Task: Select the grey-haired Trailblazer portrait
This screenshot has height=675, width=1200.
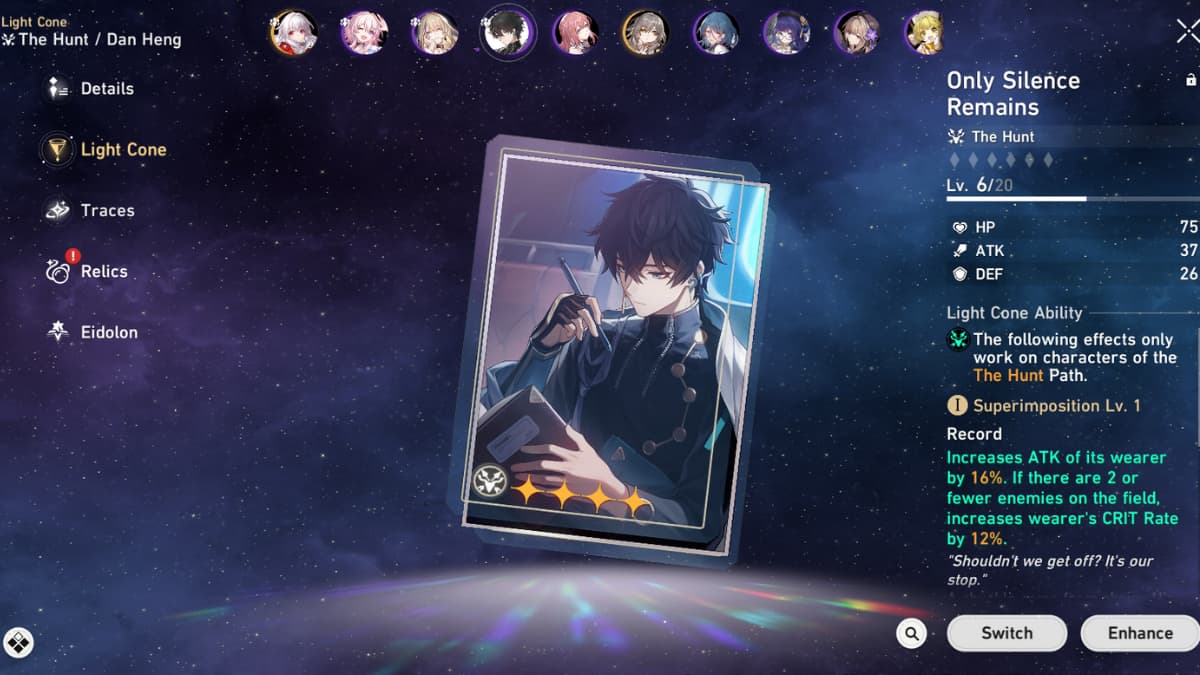Action: pyautogui.click(x=645, y=33)
